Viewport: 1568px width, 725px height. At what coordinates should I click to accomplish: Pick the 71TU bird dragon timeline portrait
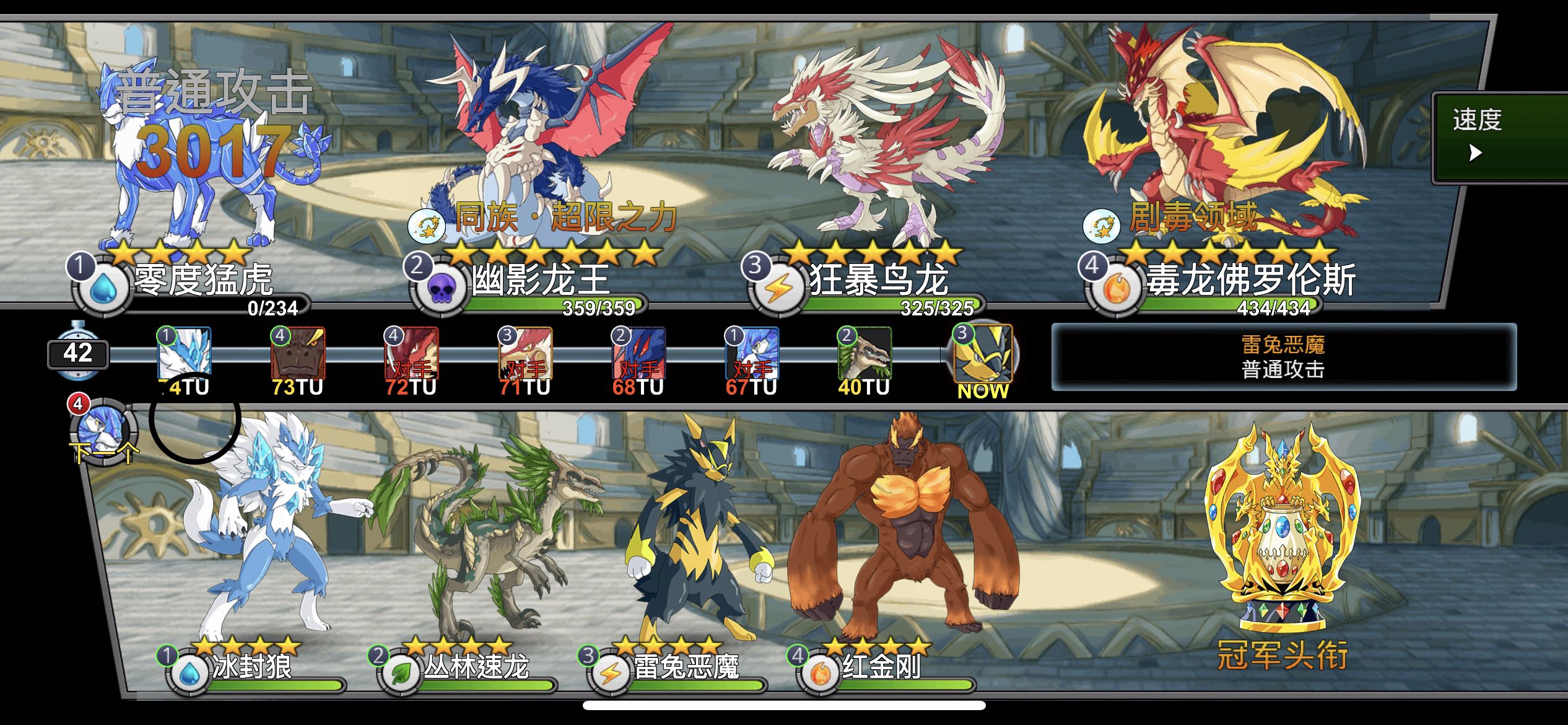click(x=525, y=354)
